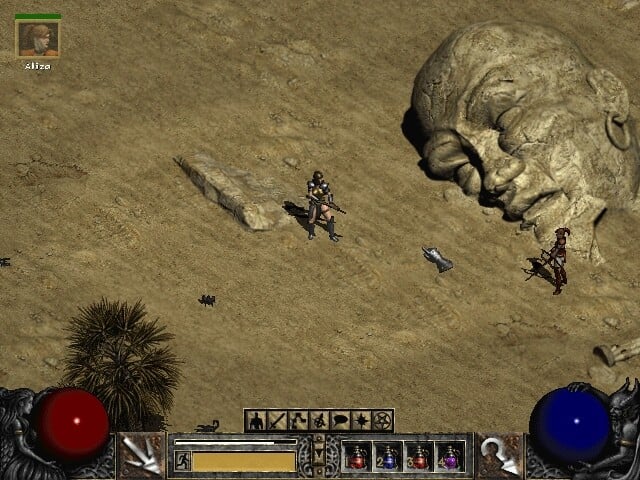The width and height of the screenshot is (640, 480).
Task: Use the blue mana potion in belt slot 2
Action: pyautogui.click(x=388, y=457)
